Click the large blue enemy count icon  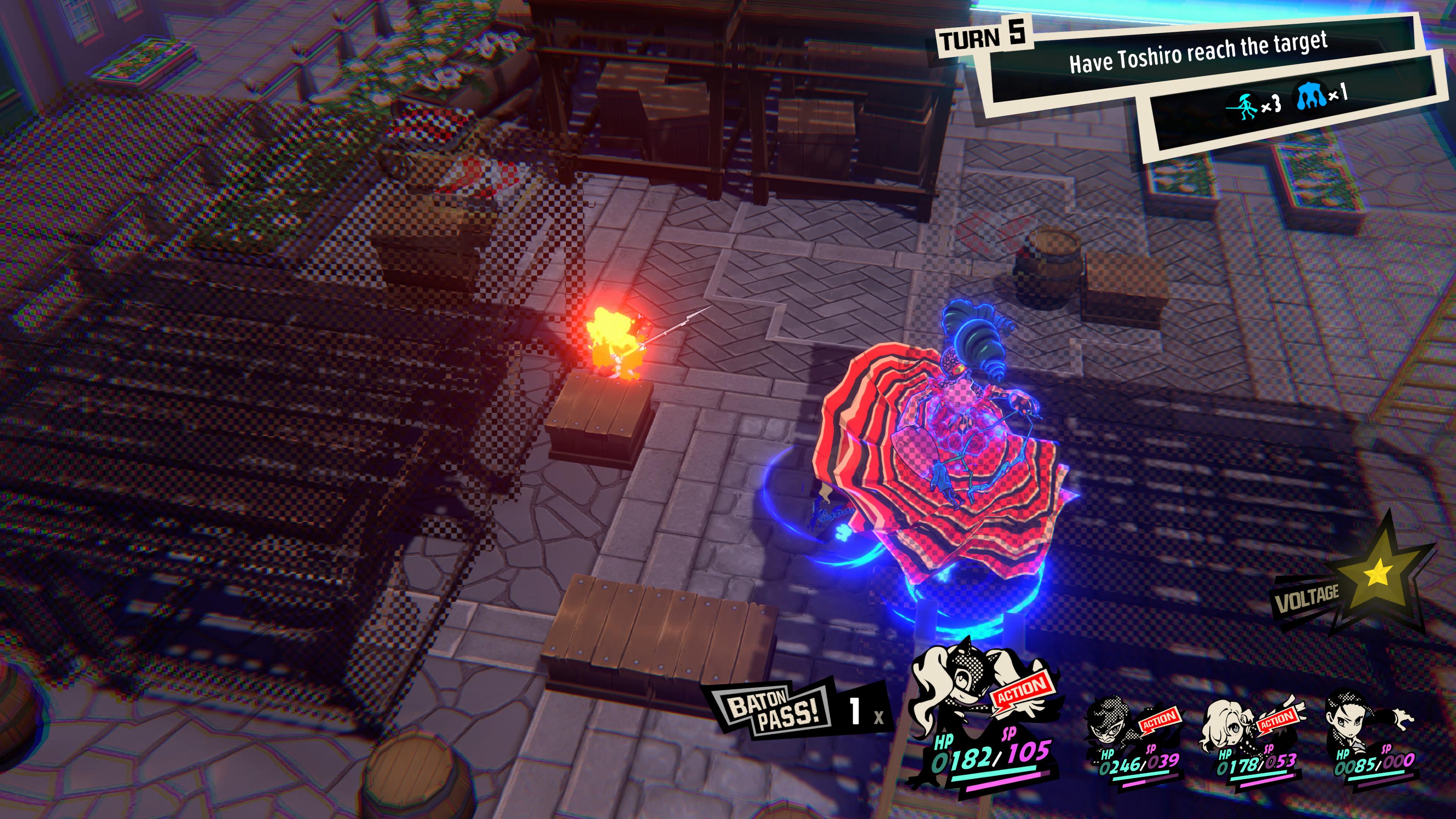click(x=1311, y=96)
